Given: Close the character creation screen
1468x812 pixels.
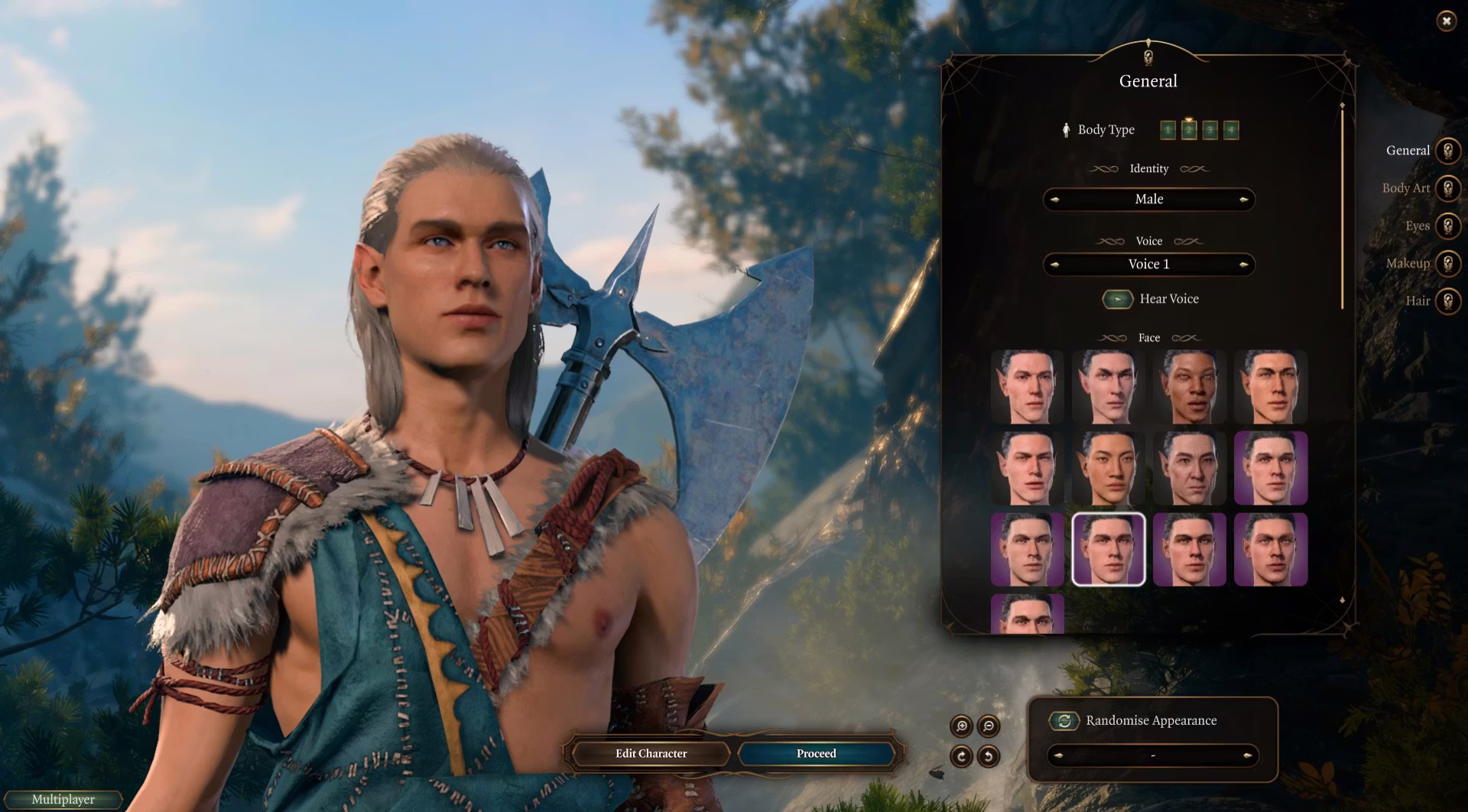Looking at the screenshot, I should [x=1446, y=21].
